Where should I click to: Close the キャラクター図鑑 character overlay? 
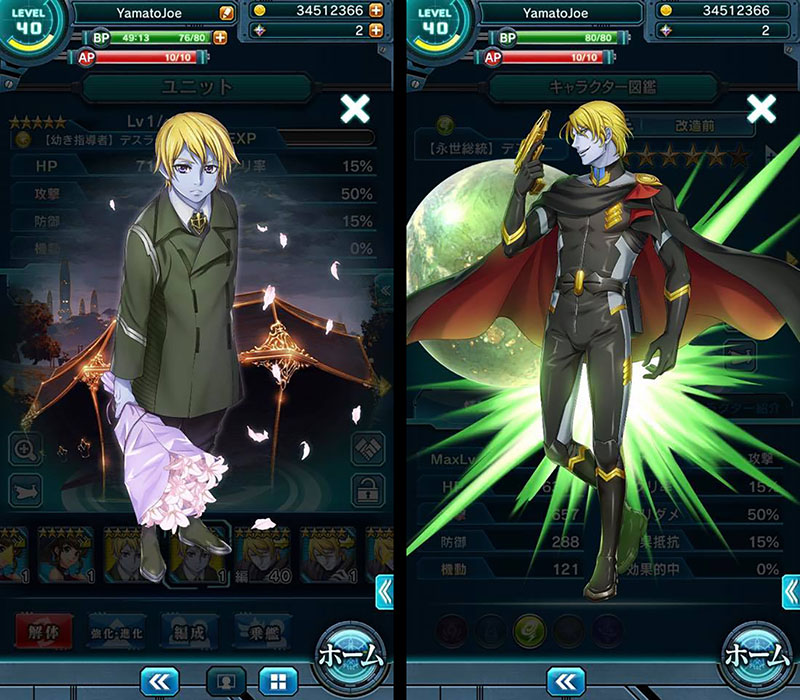[x=762, y=108]
